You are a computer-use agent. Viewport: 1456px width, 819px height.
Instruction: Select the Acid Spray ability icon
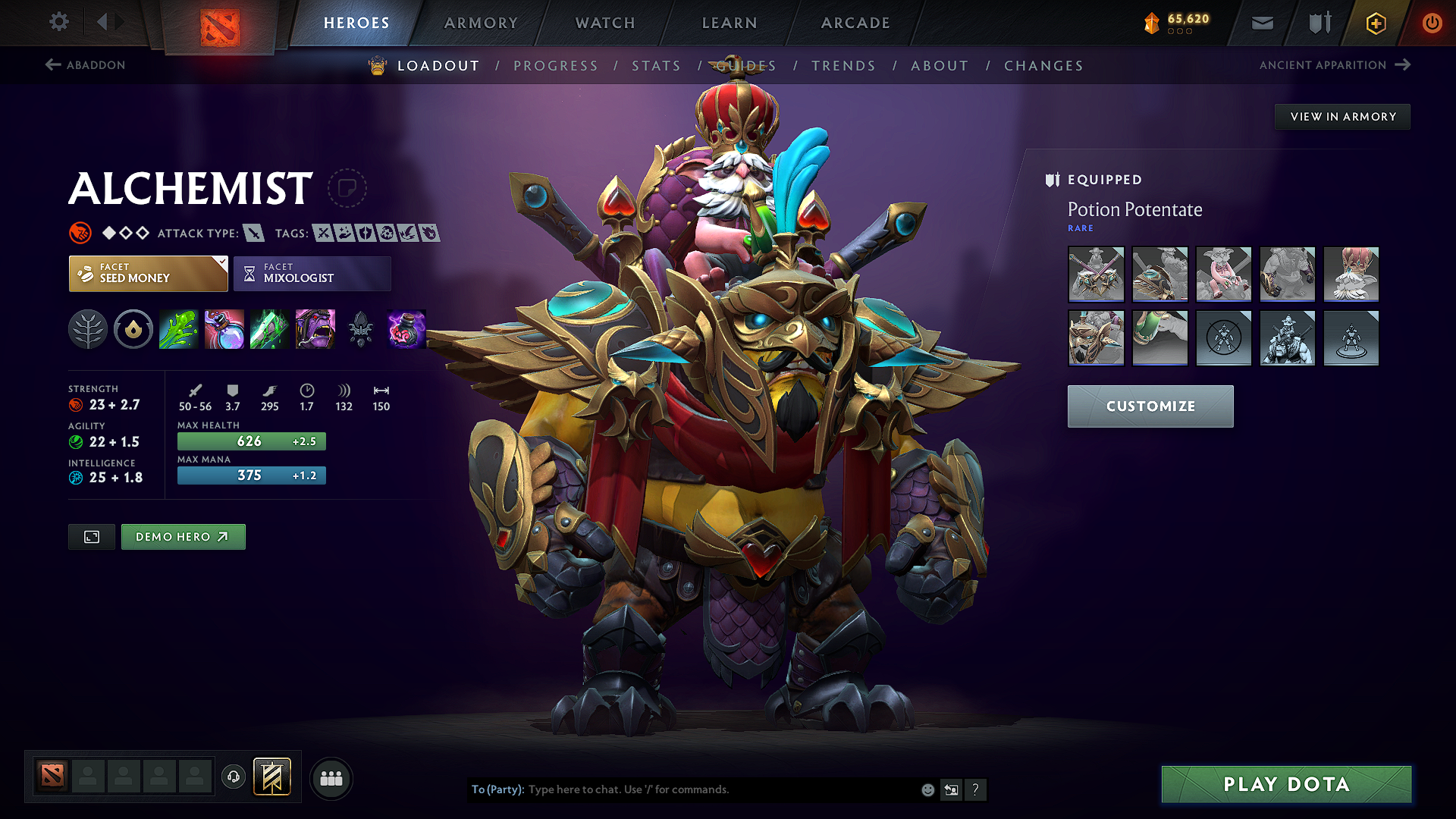(178, 329)
